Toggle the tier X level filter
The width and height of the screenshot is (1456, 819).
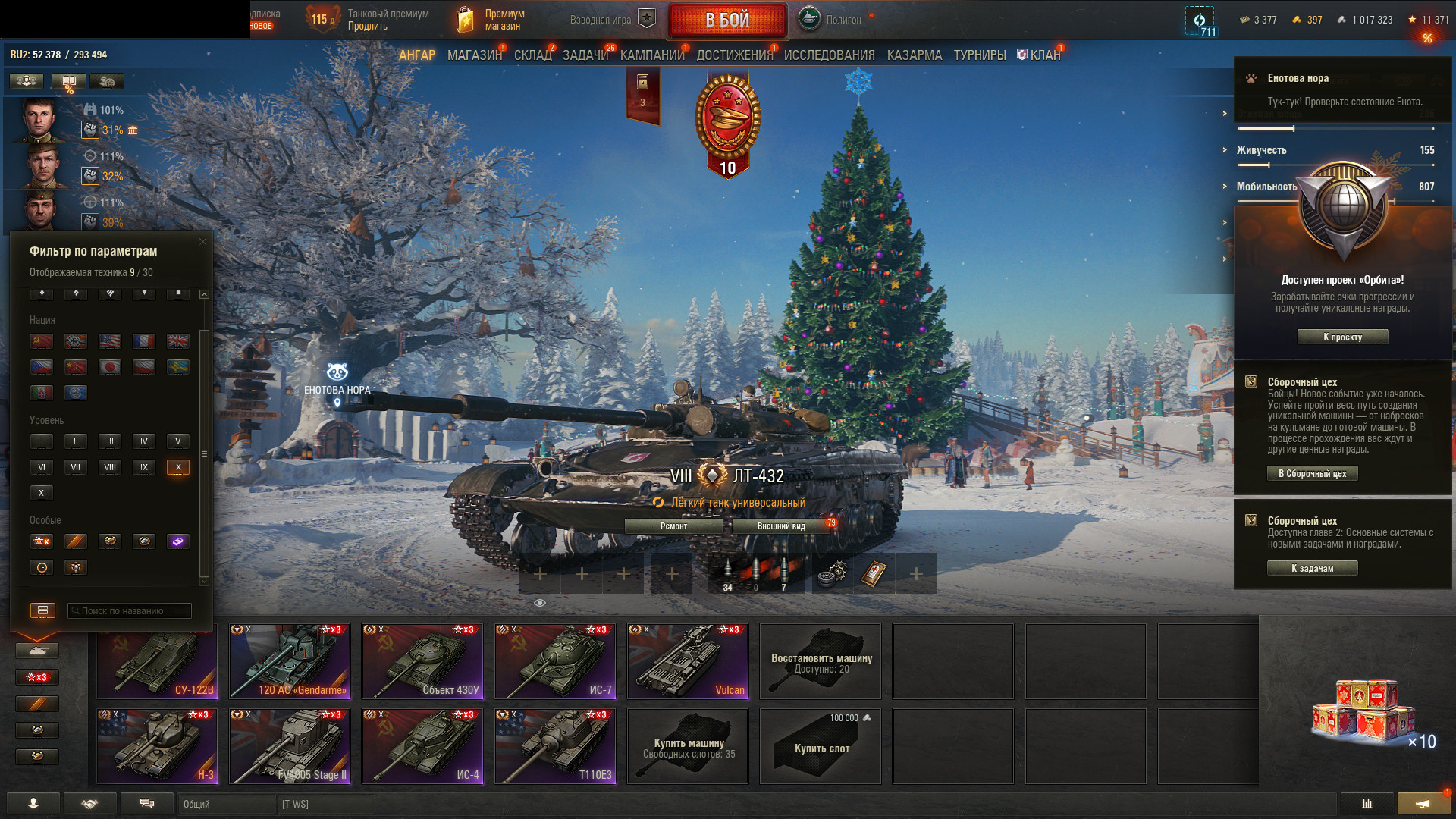coord(178,467)
